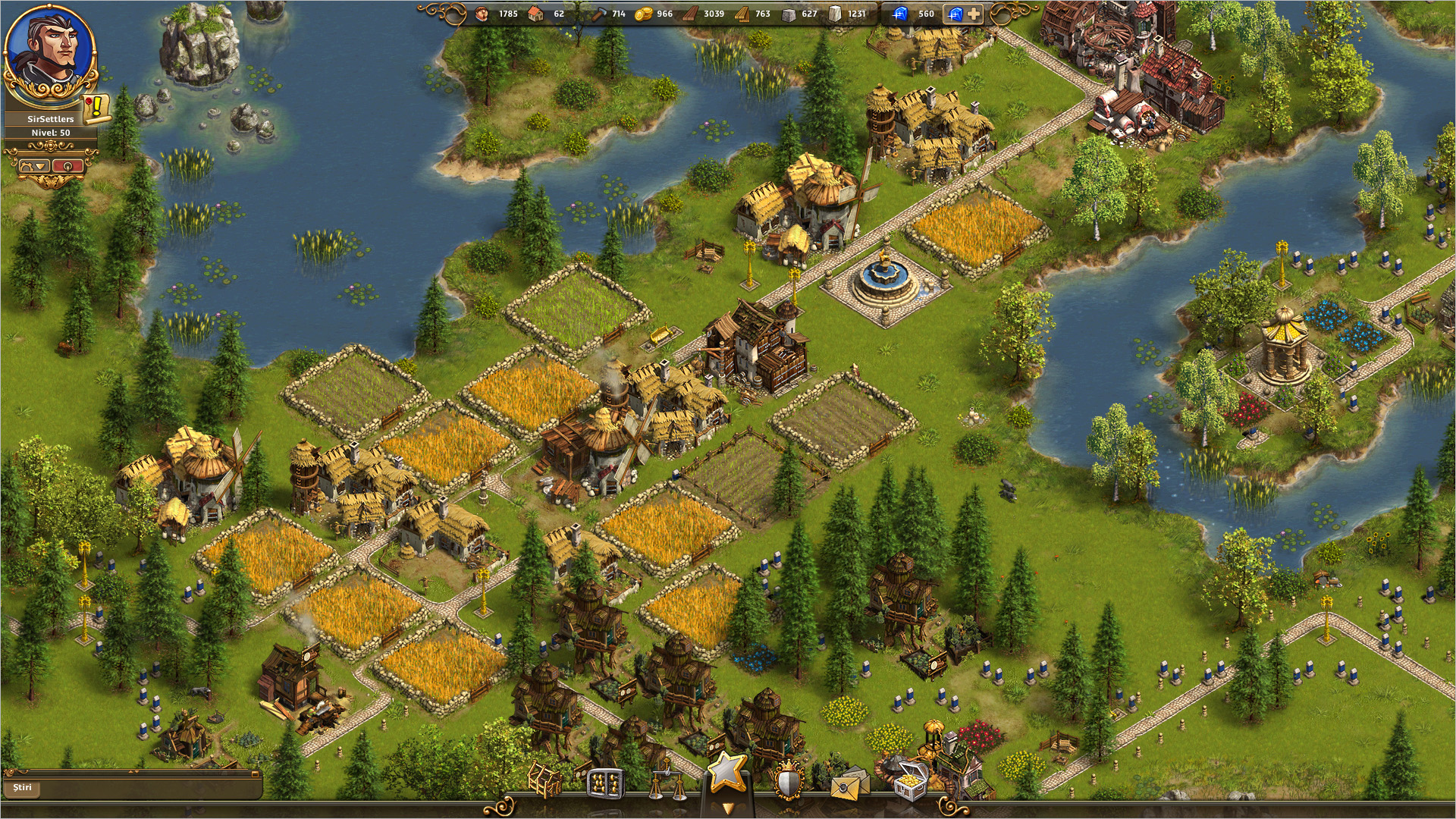Open the economy overview abacus icon
The image size is (1456, 819).
(x=604, y=783)
